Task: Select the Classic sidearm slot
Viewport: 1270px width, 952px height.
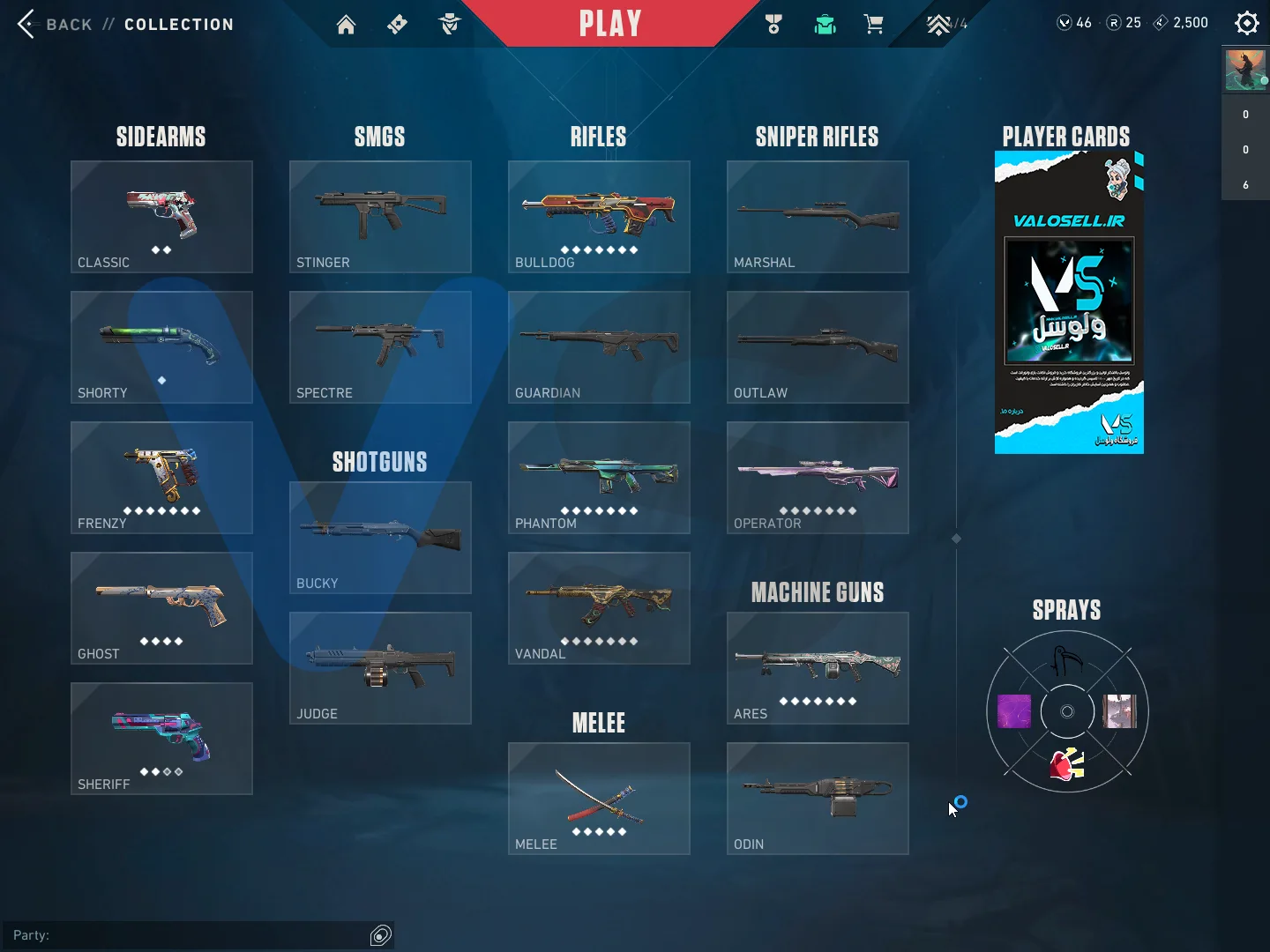Action: pos(161,217)
